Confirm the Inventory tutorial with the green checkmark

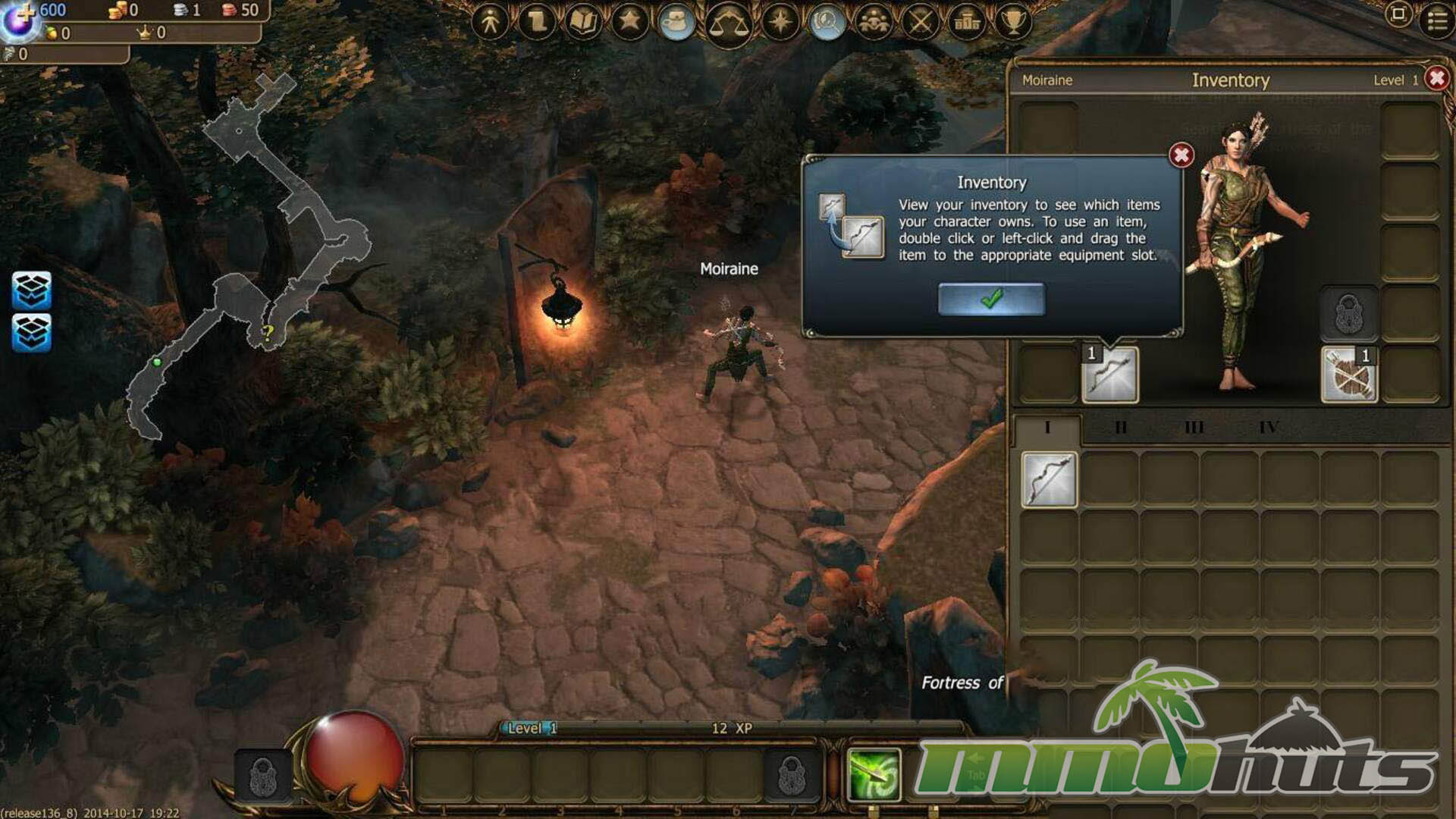tap(991, 299)
